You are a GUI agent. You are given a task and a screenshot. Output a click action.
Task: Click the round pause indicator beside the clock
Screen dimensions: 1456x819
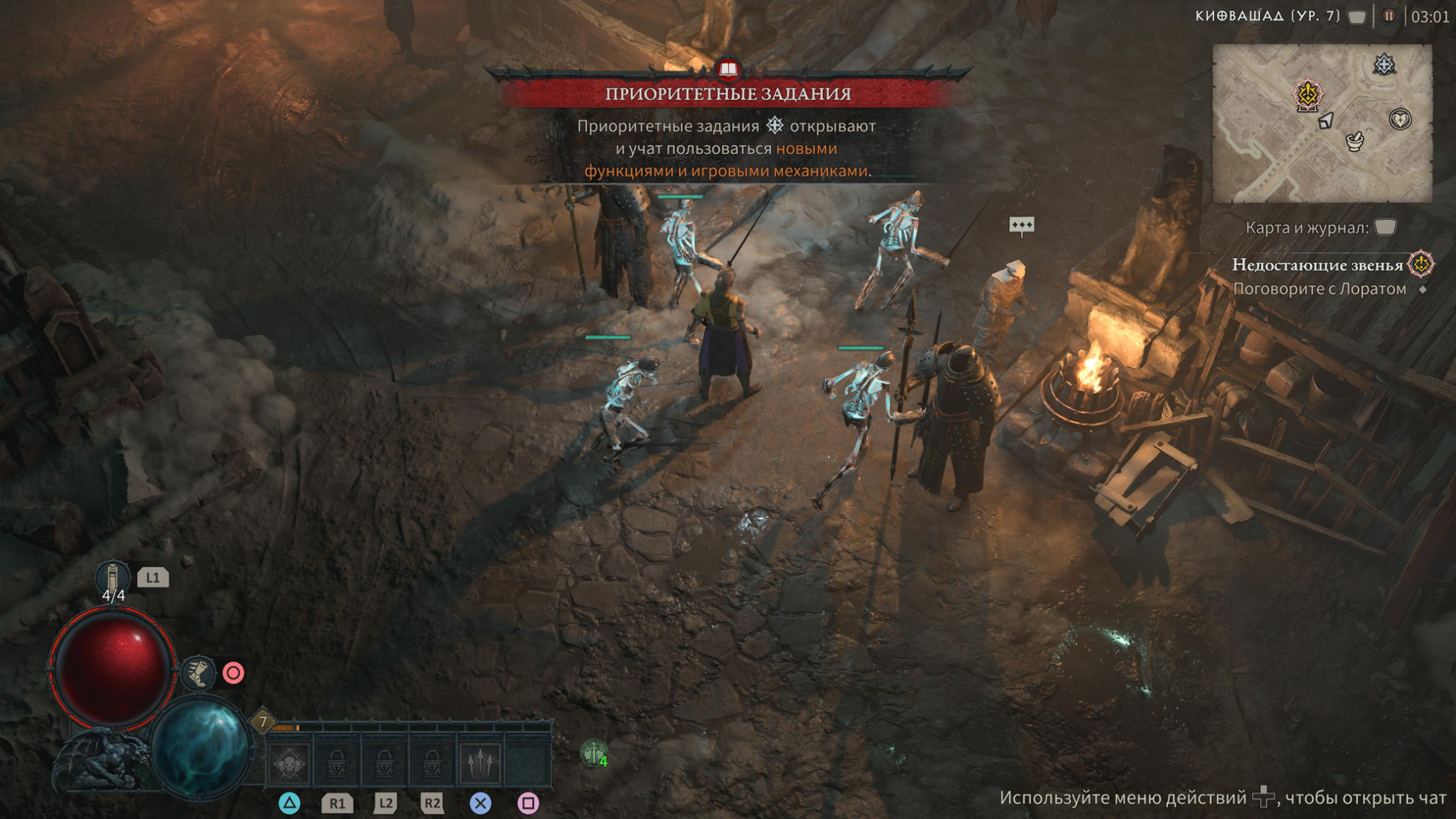pos(1388,16)
